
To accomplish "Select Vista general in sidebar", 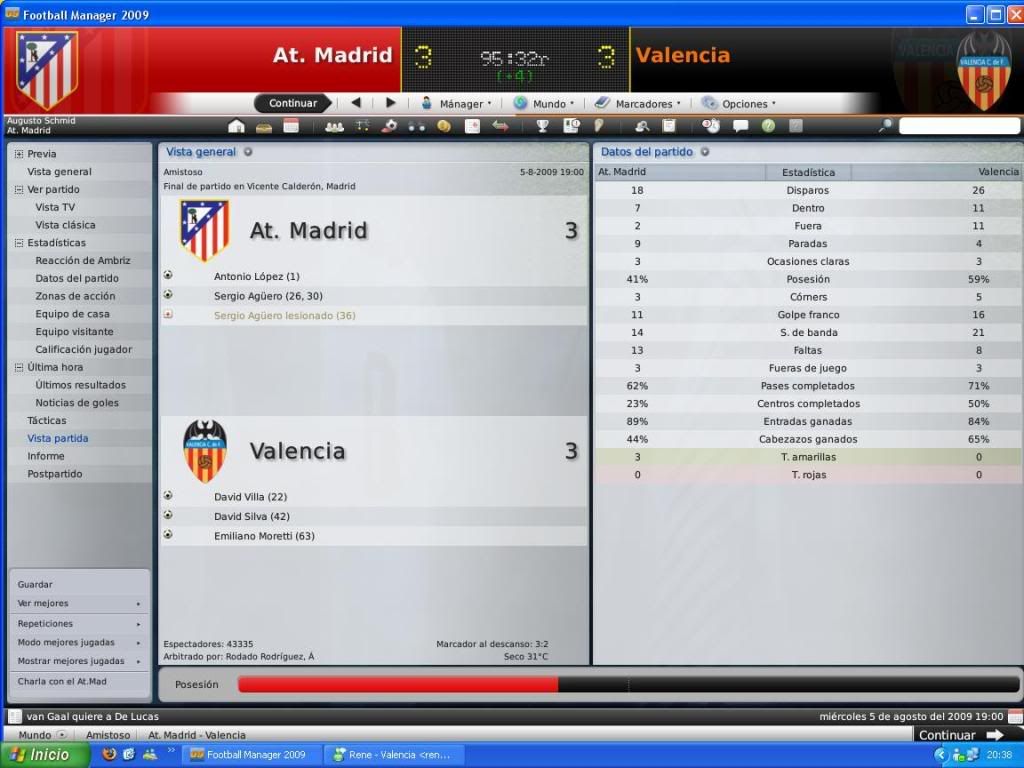I will (x=59, y=172).
